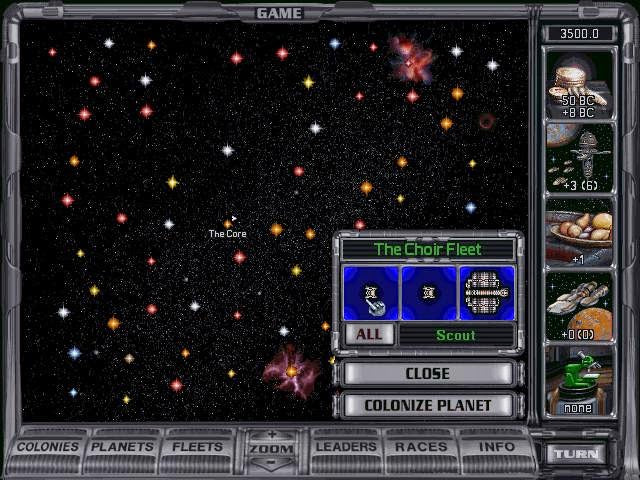This screenshot has width=640, height=480.
Task: Close the Choir Fleet panel
Action: [x=427, y=373]
